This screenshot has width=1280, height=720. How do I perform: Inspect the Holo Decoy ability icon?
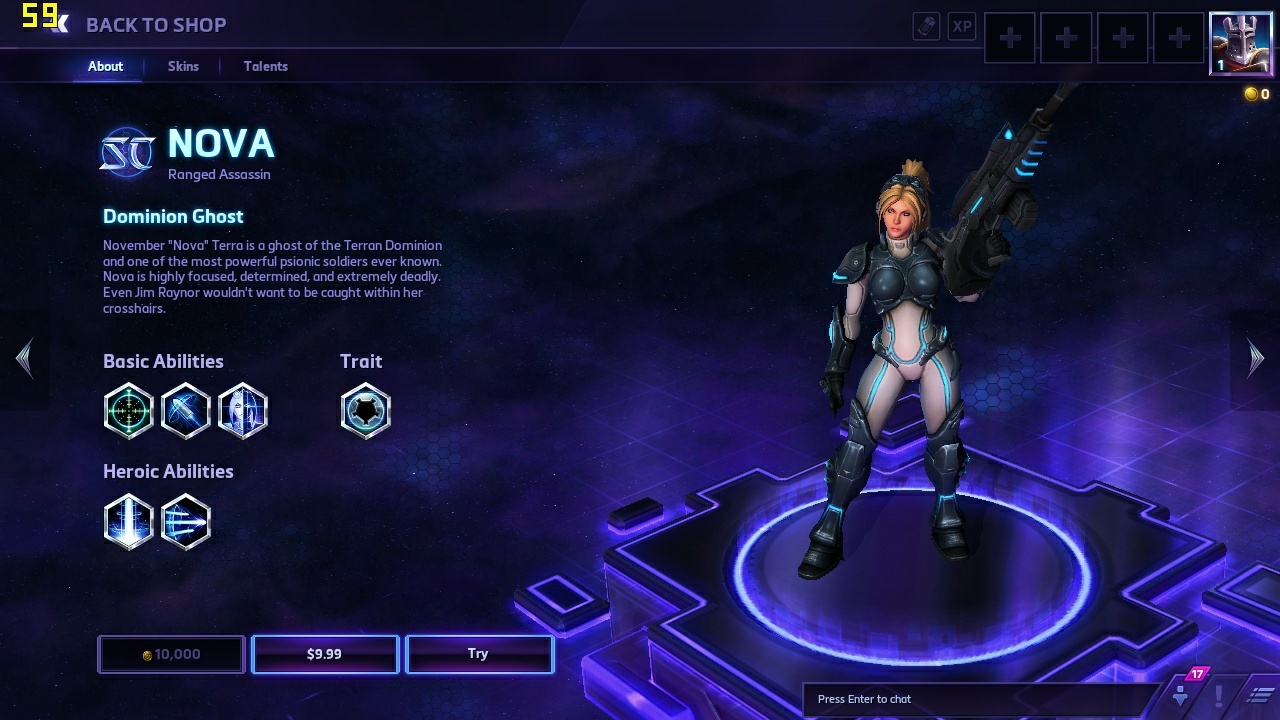[x=243, y=411]
